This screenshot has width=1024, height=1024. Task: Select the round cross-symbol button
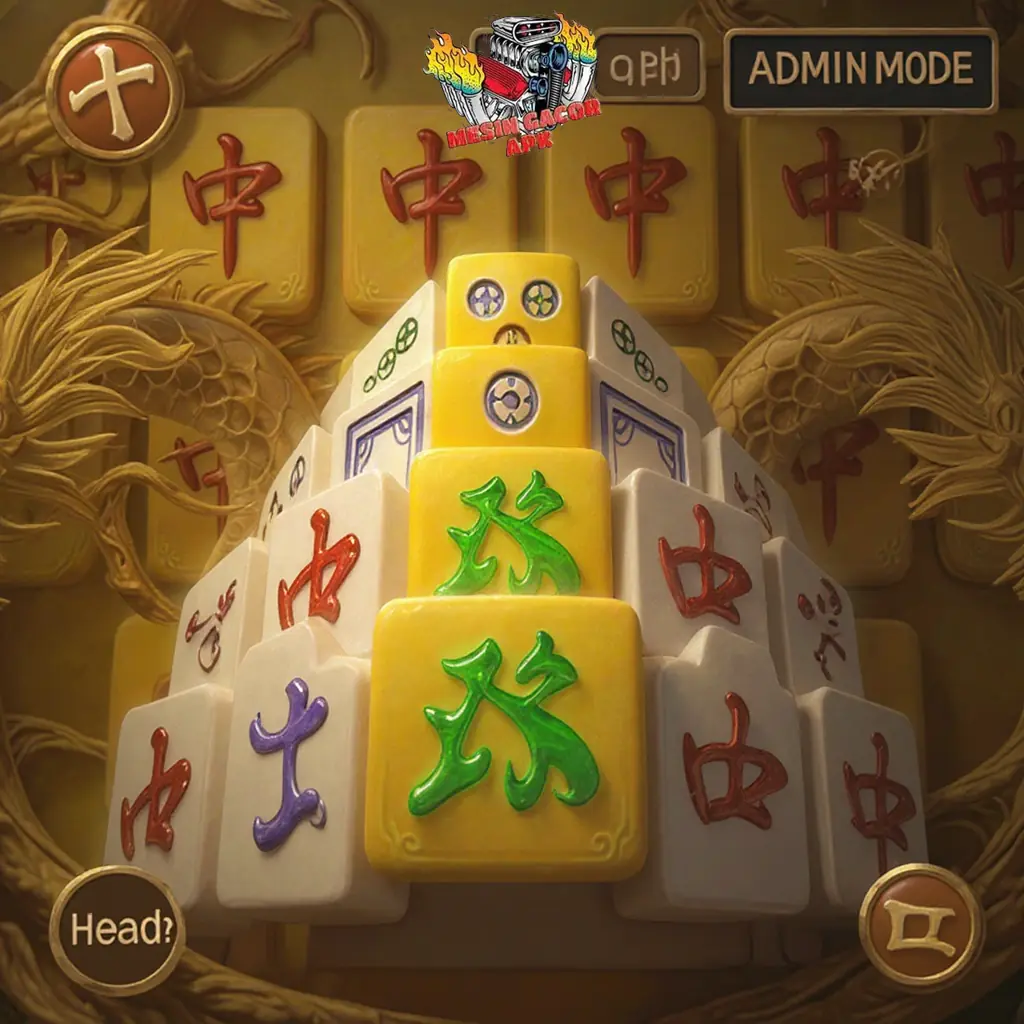point(114,93)
